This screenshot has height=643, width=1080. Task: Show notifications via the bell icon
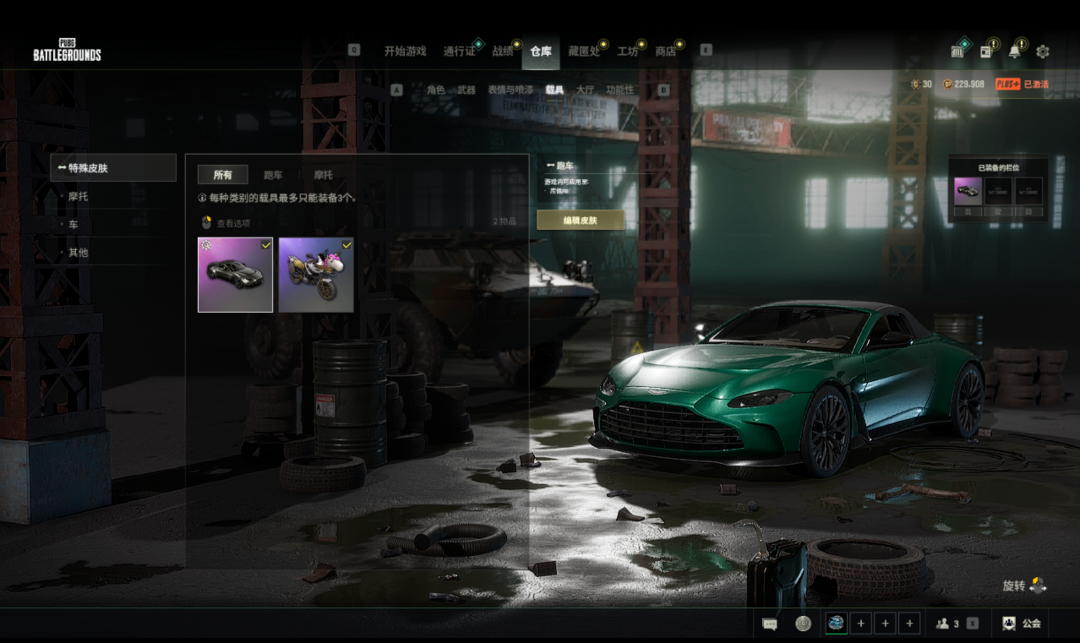tap(1015, 52)
